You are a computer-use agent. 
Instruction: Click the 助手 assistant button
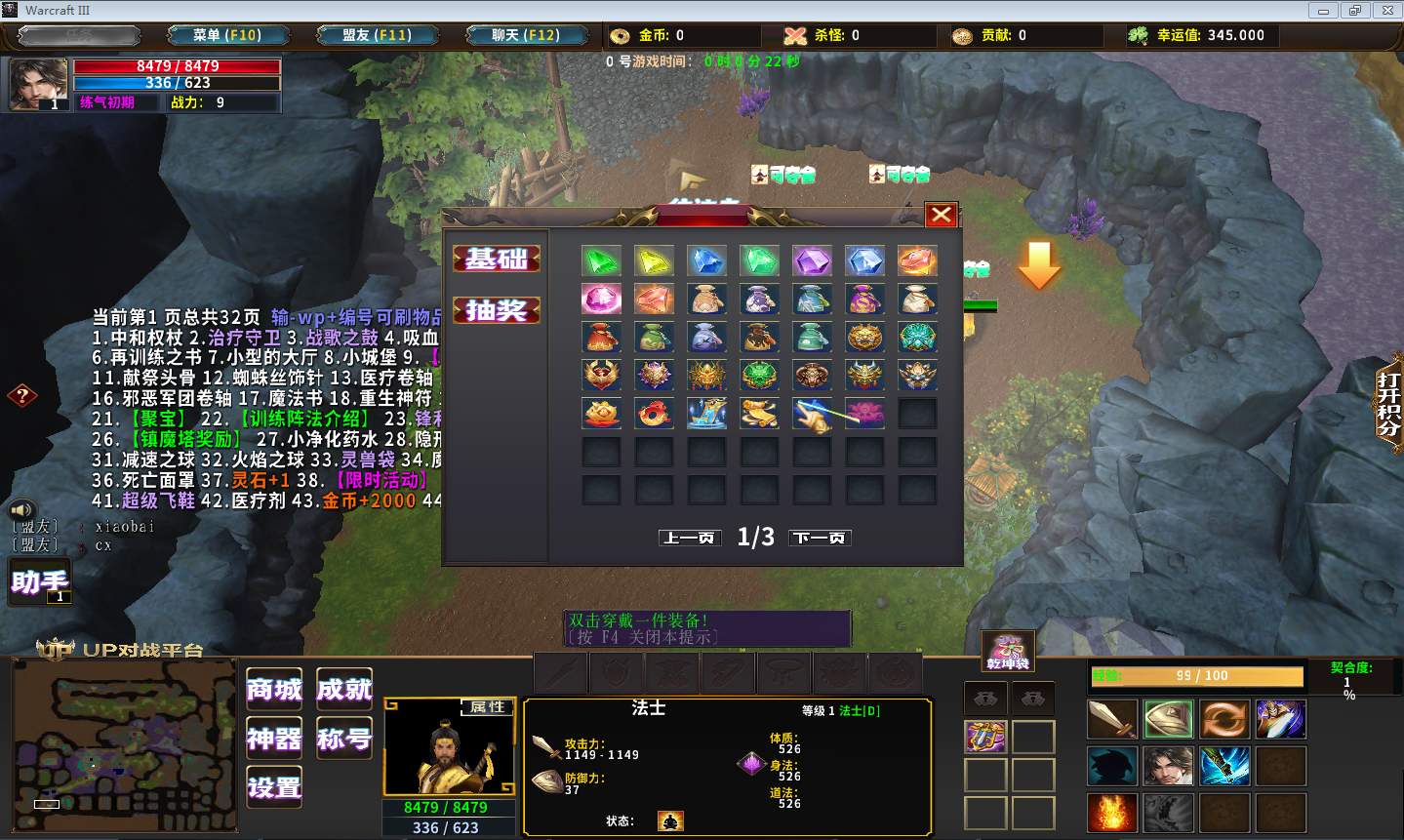(x=40, y=582)
